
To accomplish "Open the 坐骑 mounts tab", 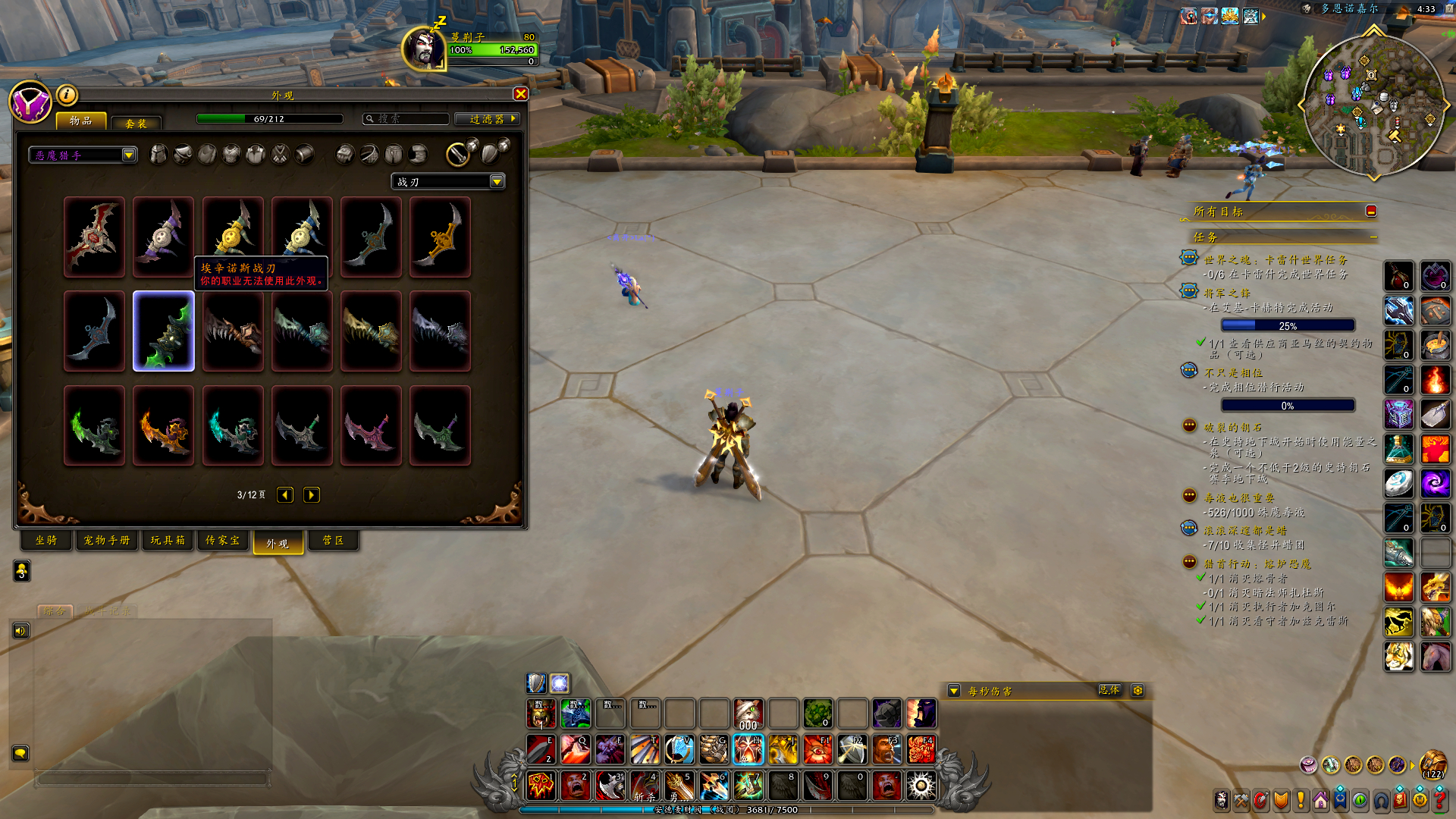I will pyautogui.click(x=46, y=541).
